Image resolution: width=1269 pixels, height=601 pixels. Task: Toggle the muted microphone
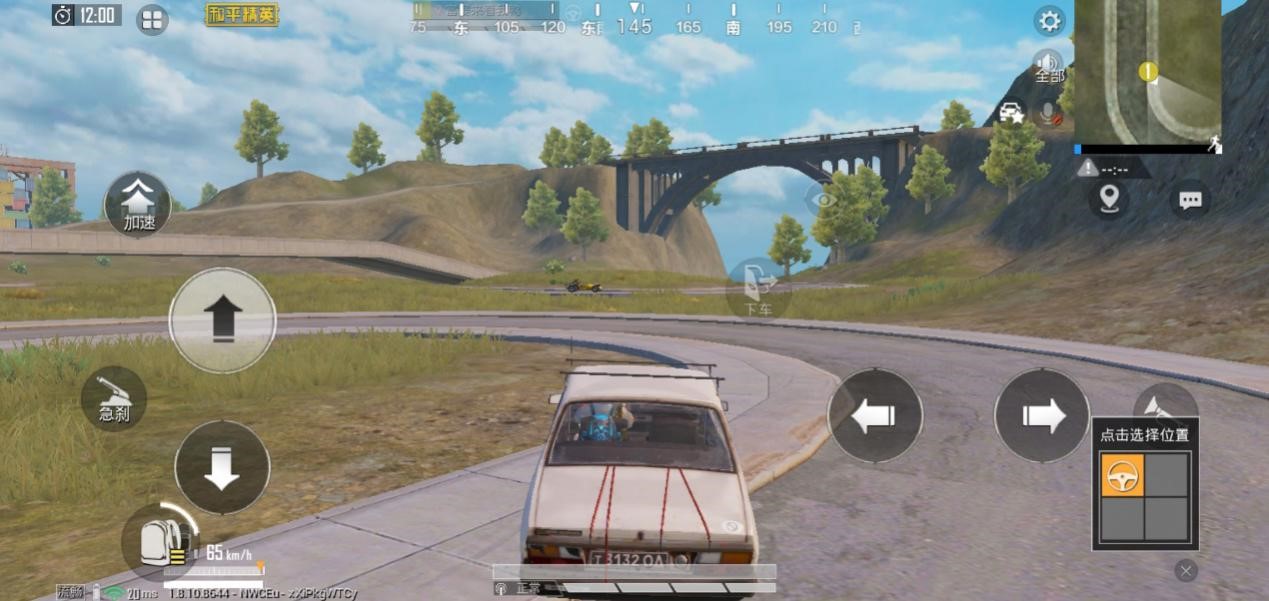[1049, 113]
